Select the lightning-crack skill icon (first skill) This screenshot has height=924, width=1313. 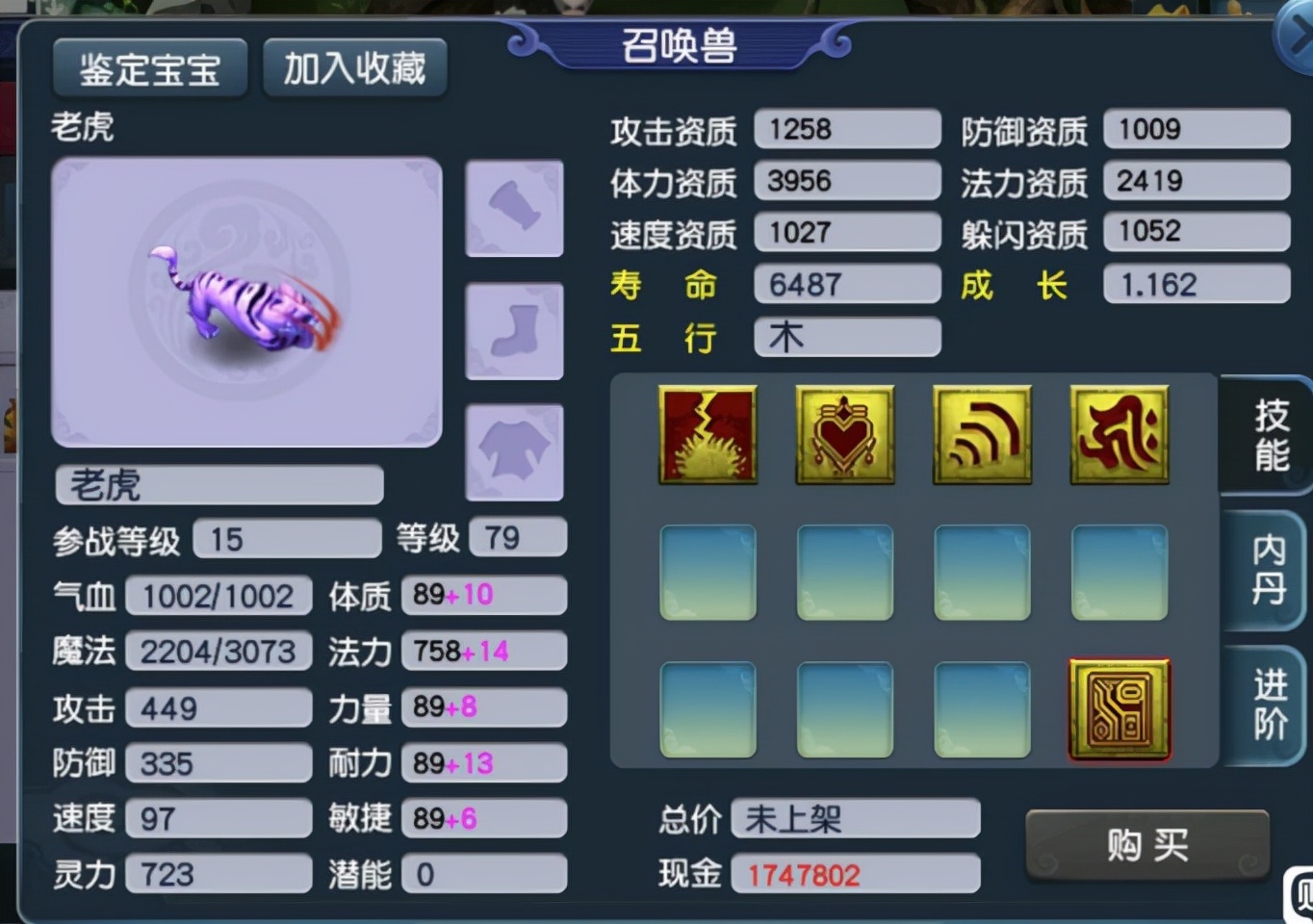(708, 434)
